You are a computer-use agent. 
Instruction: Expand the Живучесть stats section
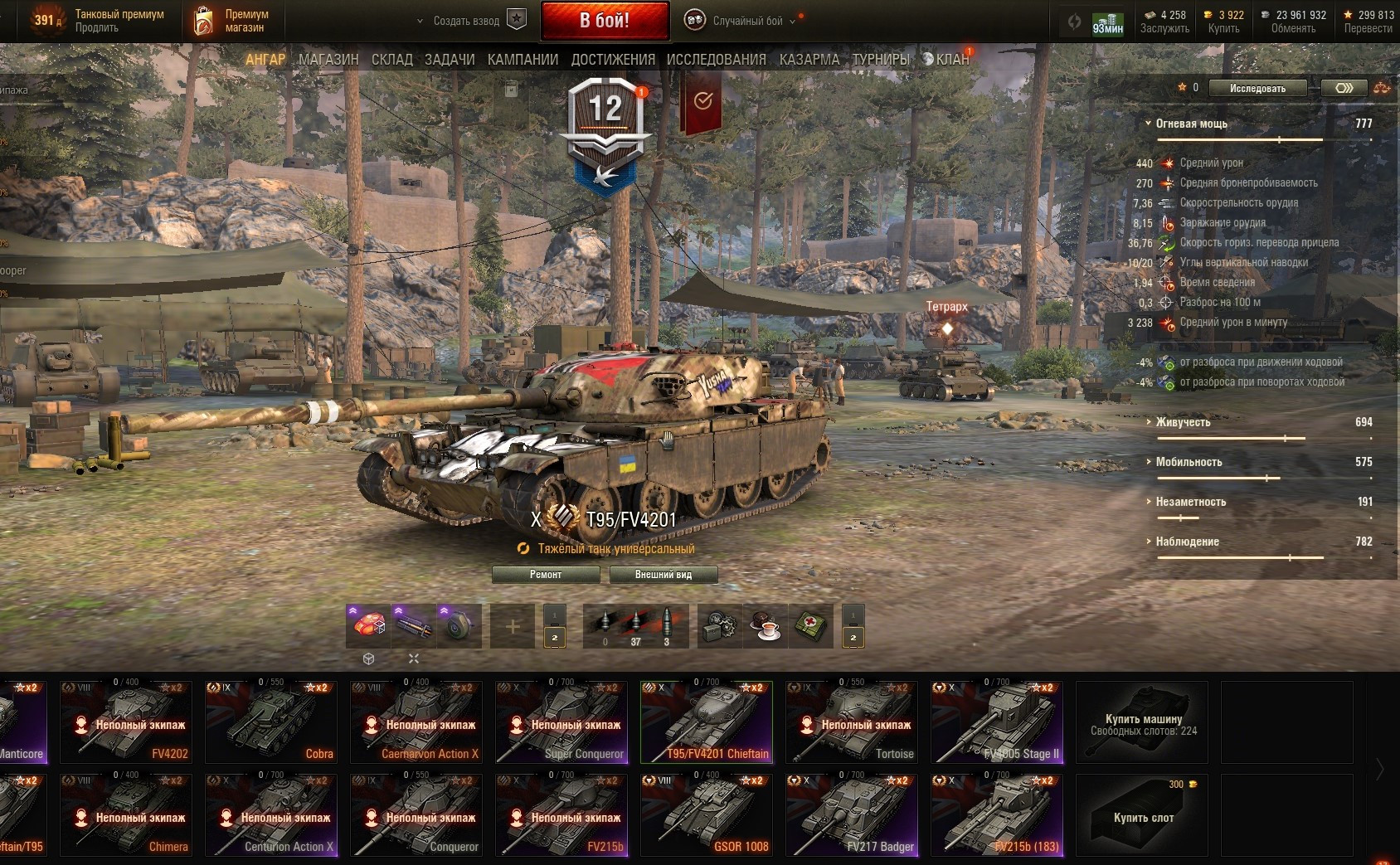(x=1183, y=422)
